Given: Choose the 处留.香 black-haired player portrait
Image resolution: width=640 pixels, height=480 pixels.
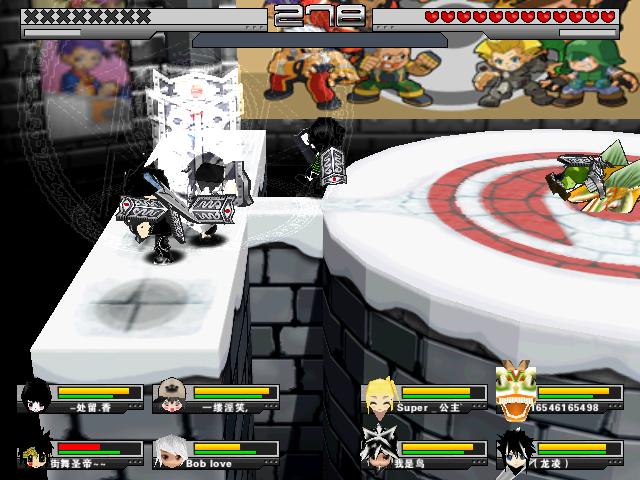Looking at the screenshot, I should [x=36, y=396].
